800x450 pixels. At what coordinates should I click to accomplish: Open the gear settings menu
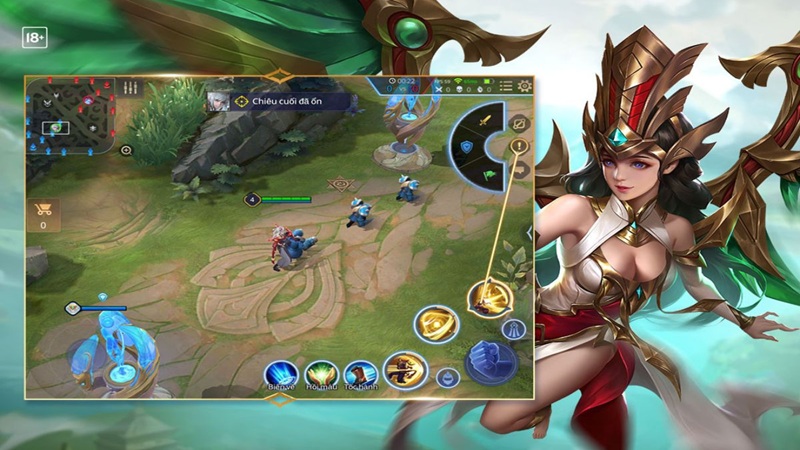click(525, 86)
